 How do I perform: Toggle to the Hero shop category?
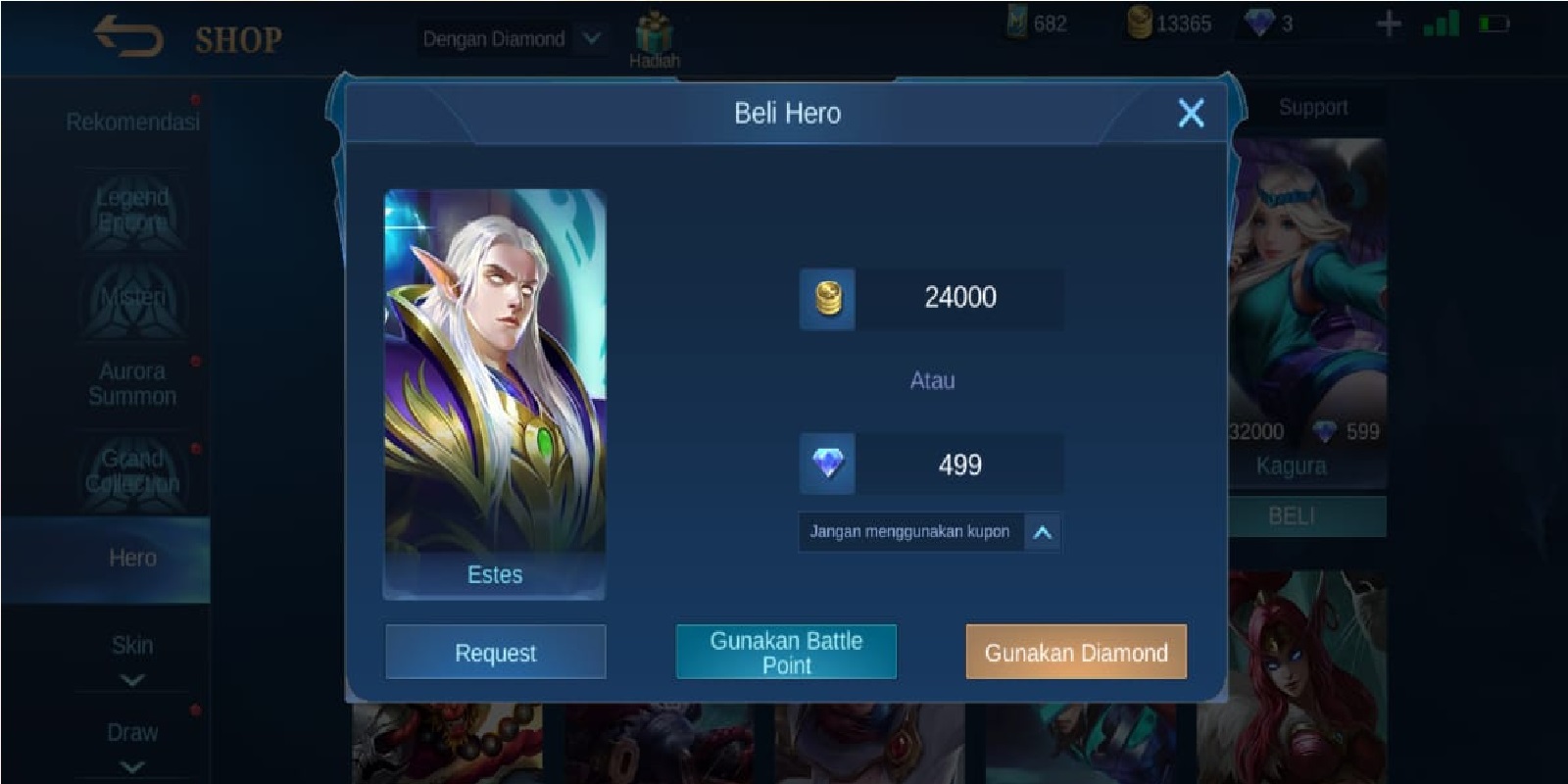click(133, 558)
